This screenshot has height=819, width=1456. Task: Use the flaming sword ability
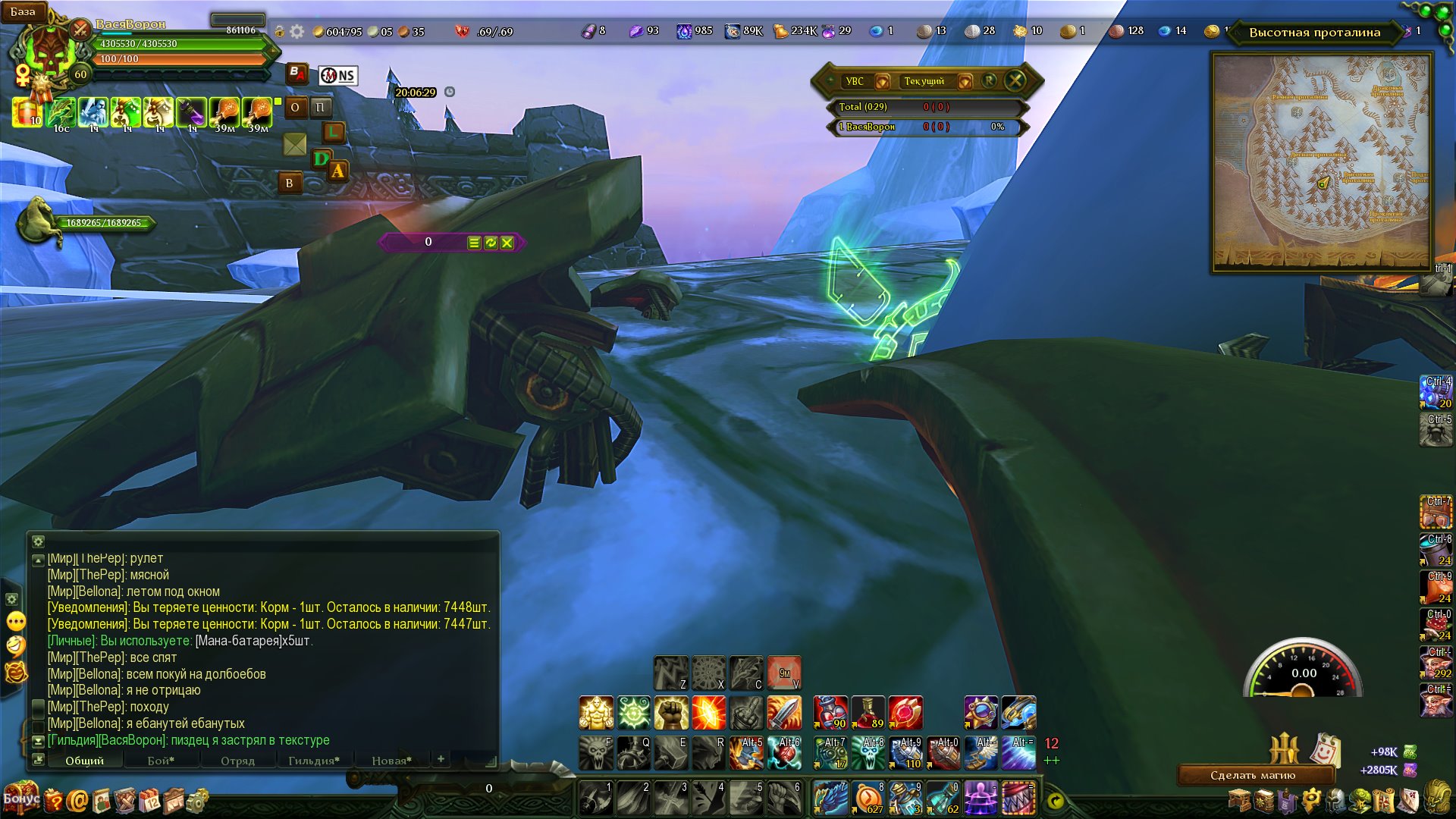784,713
